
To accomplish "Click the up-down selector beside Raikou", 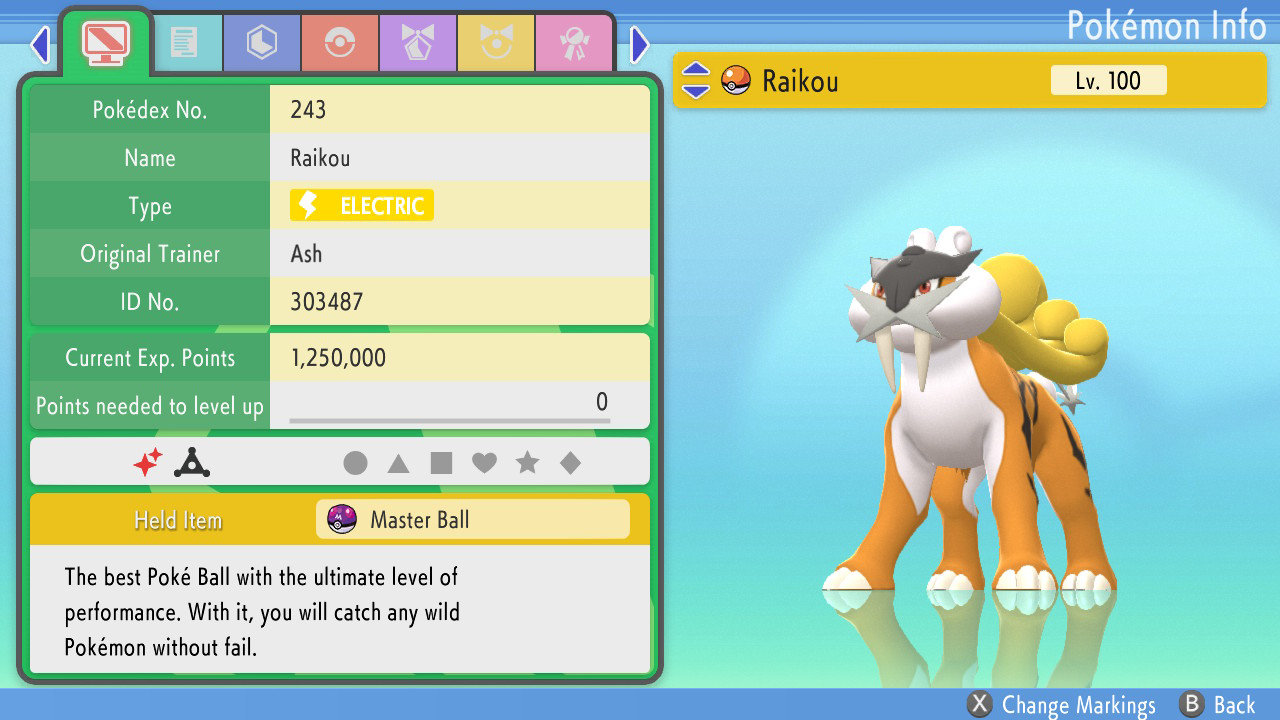I will (x=695, y=81).
